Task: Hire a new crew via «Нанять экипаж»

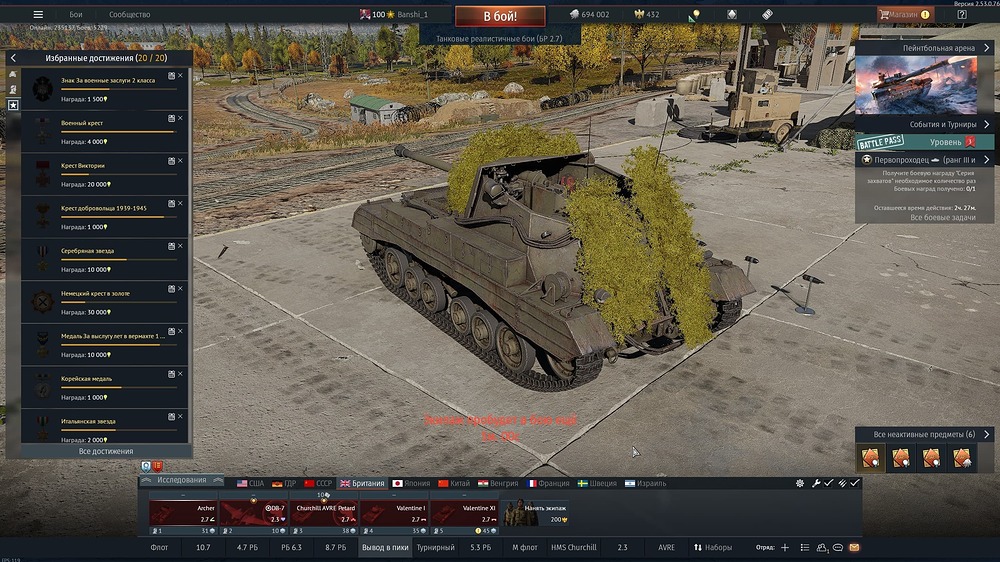Action: (534, 513)
